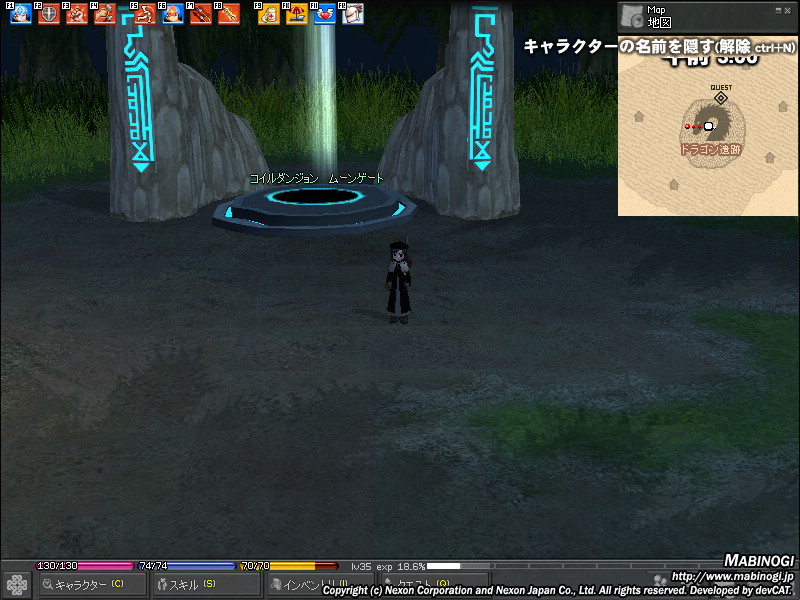This screenshot has width=800, height=600.
Task: Click the winged heart hotkey icon
Action: [324, 14]
